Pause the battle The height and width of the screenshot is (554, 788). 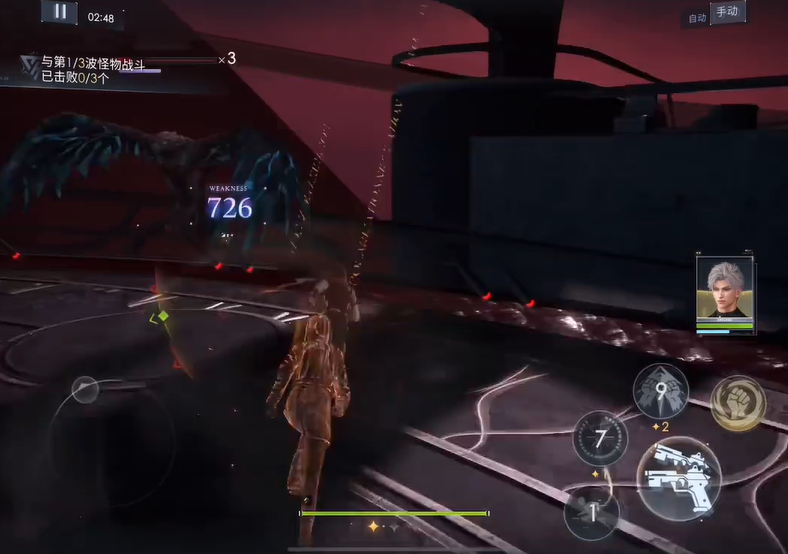59,12
